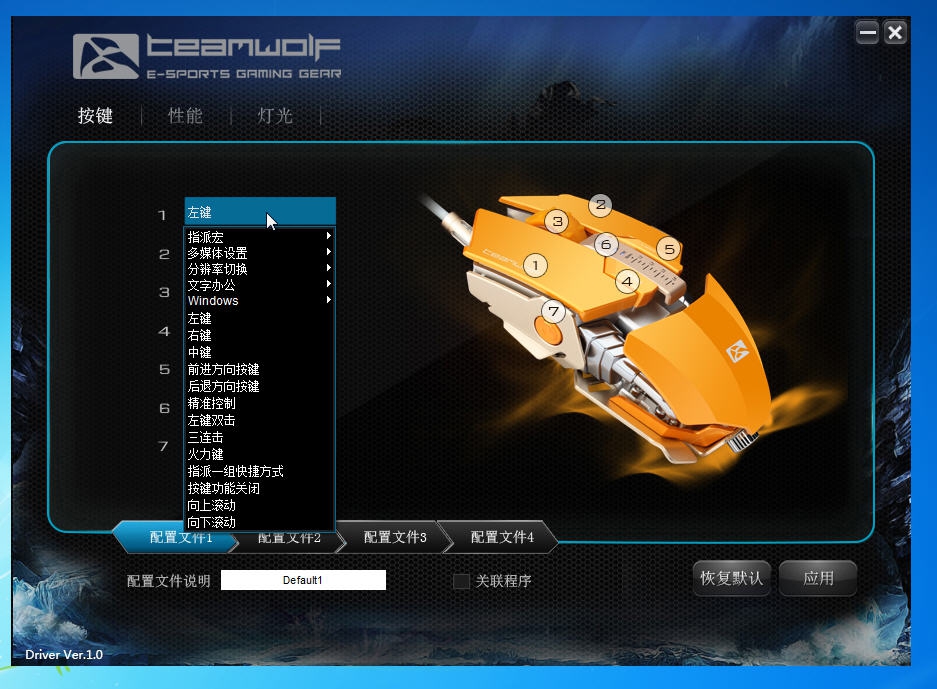Assign 中键 from the function list
937x689 pixels.
[x=200, y=352]
